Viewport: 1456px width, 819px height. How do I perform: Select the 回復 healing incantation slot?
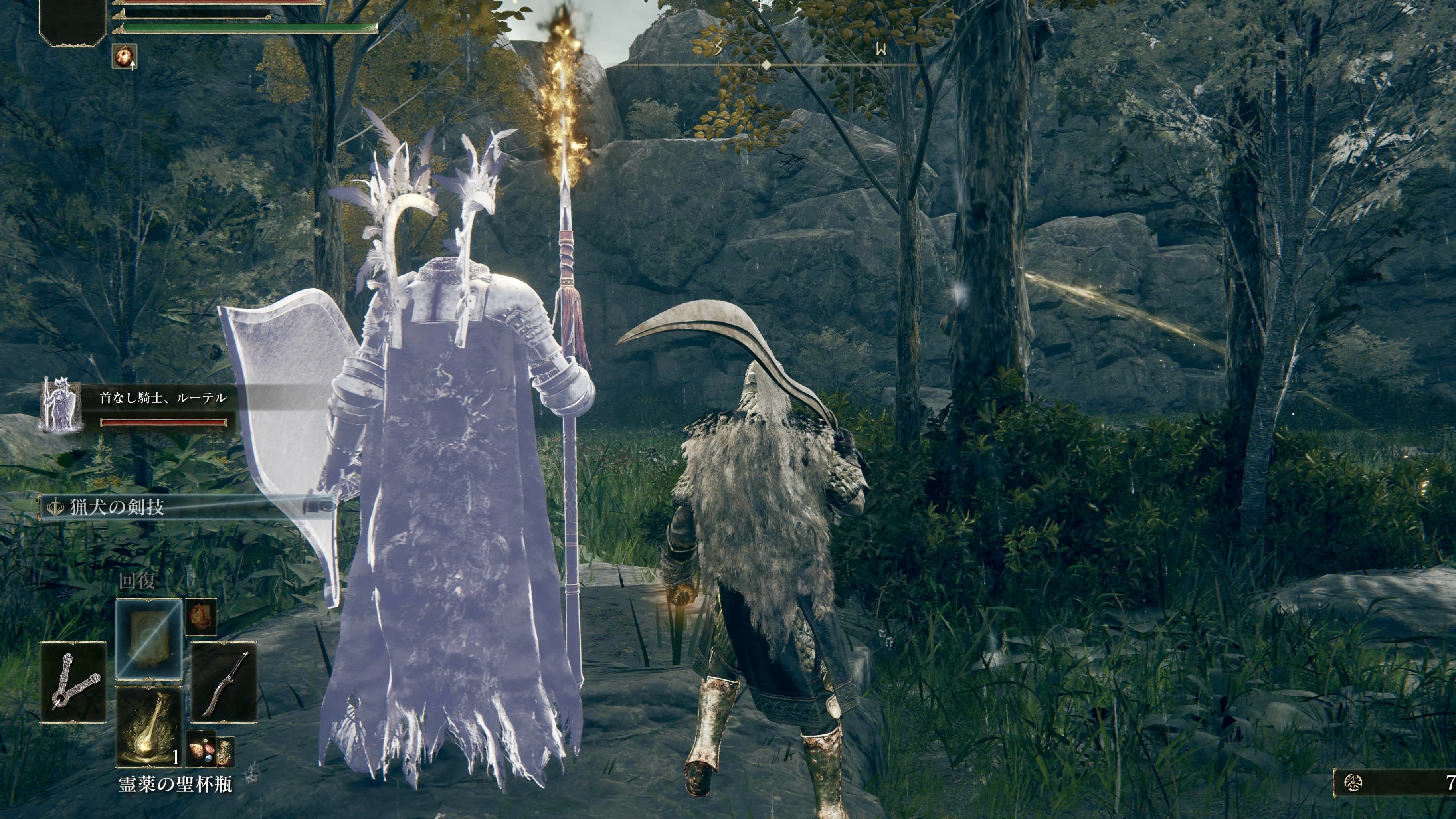pyautogui.click(x=148, y=638)
